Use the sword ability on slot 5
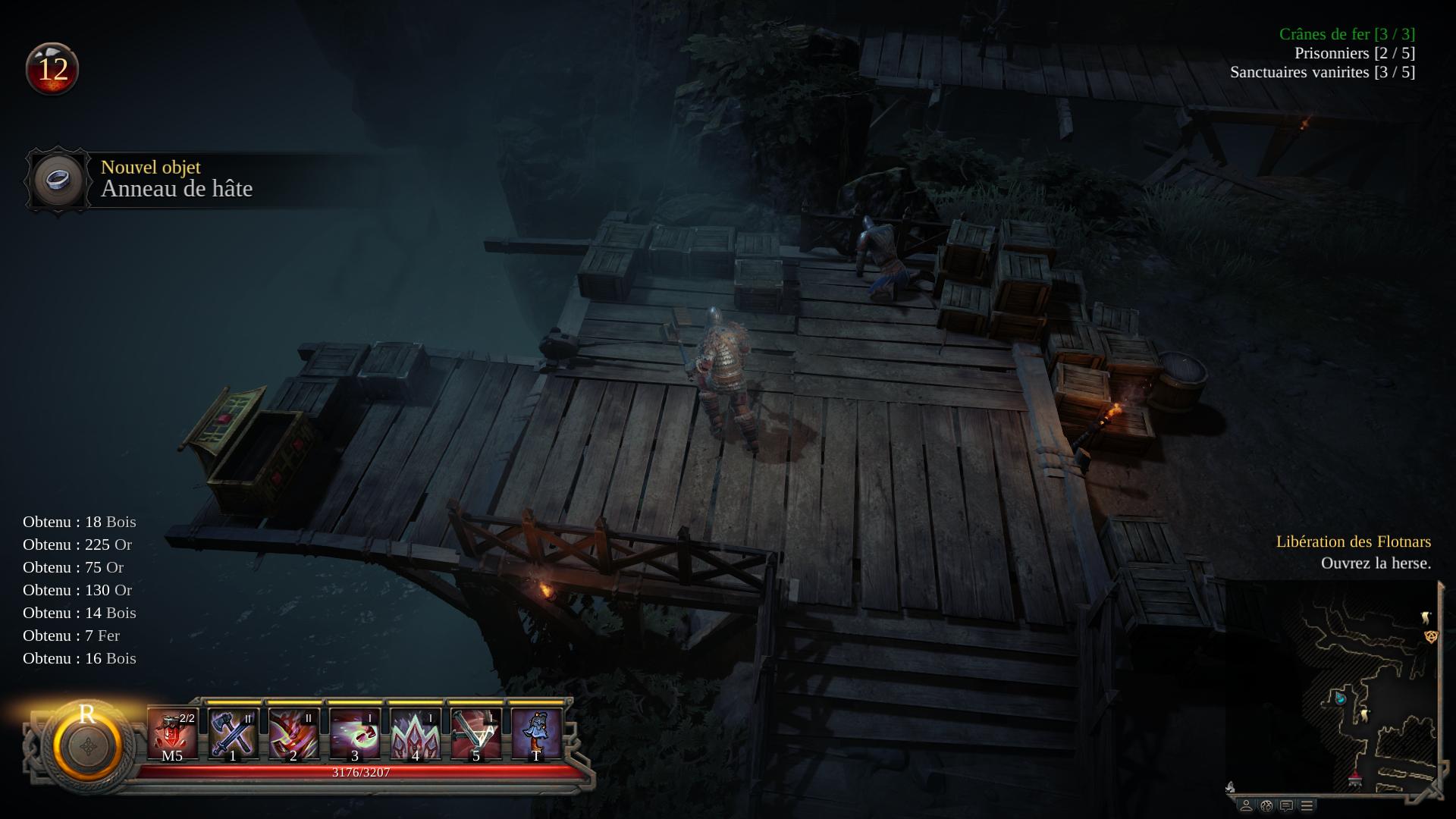The width and height of the screenshot is (1456, 819). point(475,733)
